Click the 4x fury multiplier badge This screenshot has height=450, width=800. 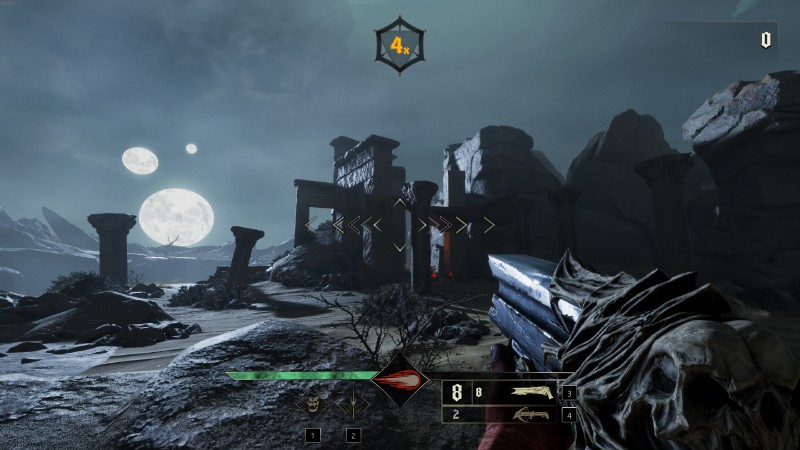pyautogui.click(x=400, y=45)
